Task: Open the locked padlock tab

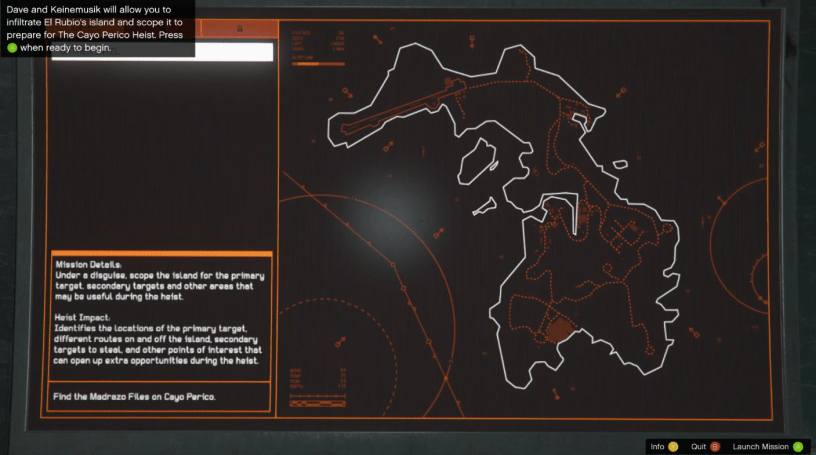Action: tap(238, 29)
